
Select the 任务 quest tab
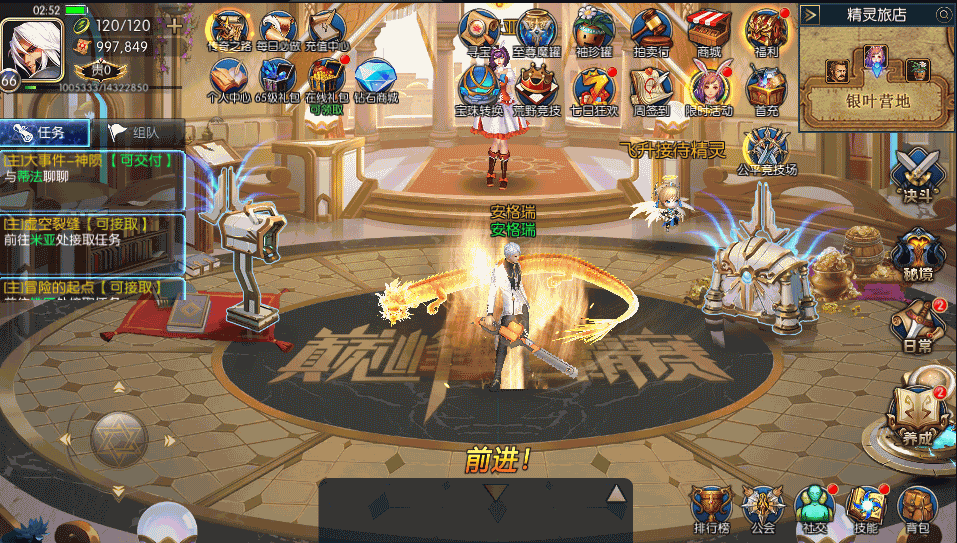[45, 132]
